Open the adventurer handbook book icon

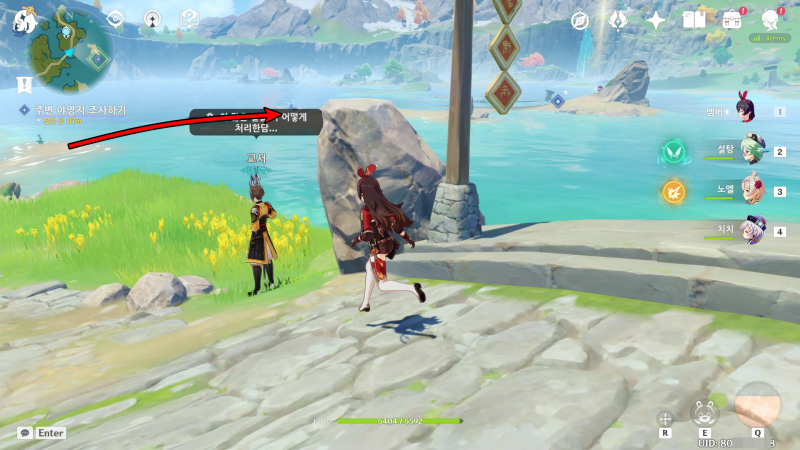(693, 20)
